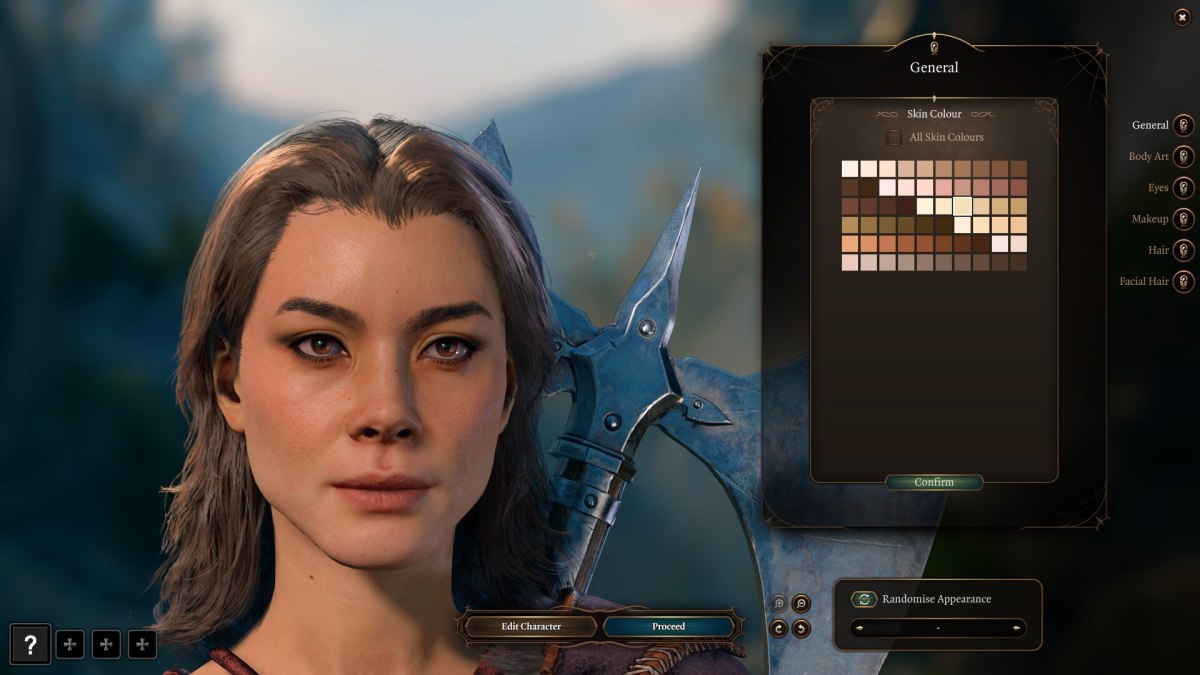Go to the Hair category
1200x675 pixels.
[1183, 250]
